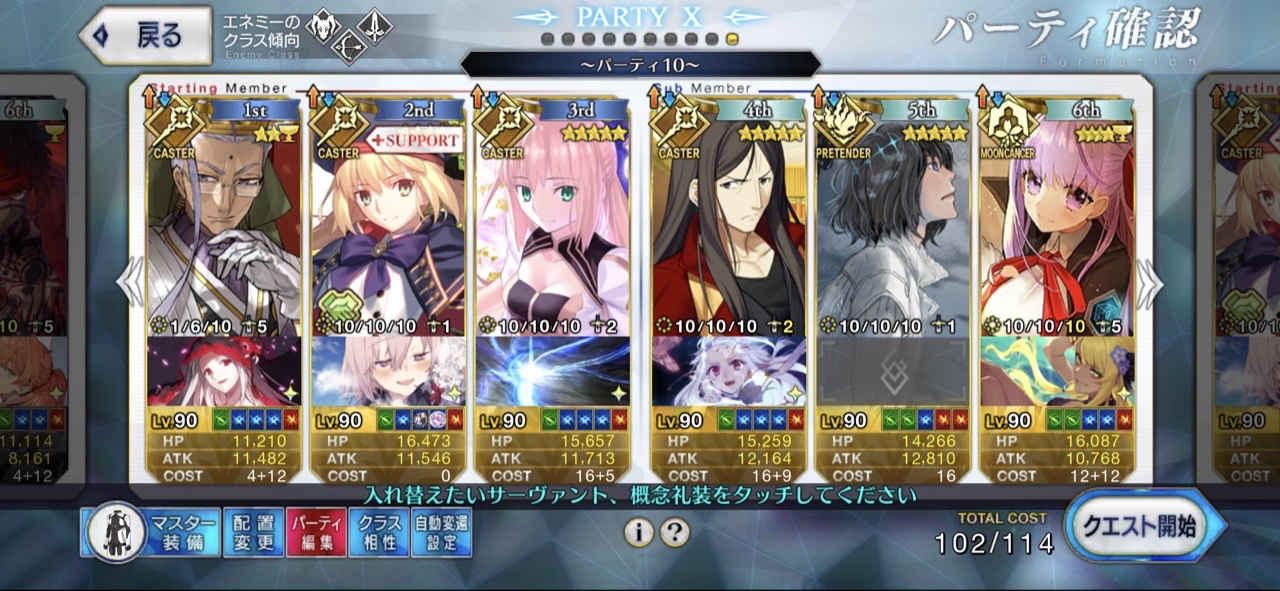Screen dimensions: 1280x591
Task: Select the empty craft essence slot under 5th servant
Action: coord(893,371)
